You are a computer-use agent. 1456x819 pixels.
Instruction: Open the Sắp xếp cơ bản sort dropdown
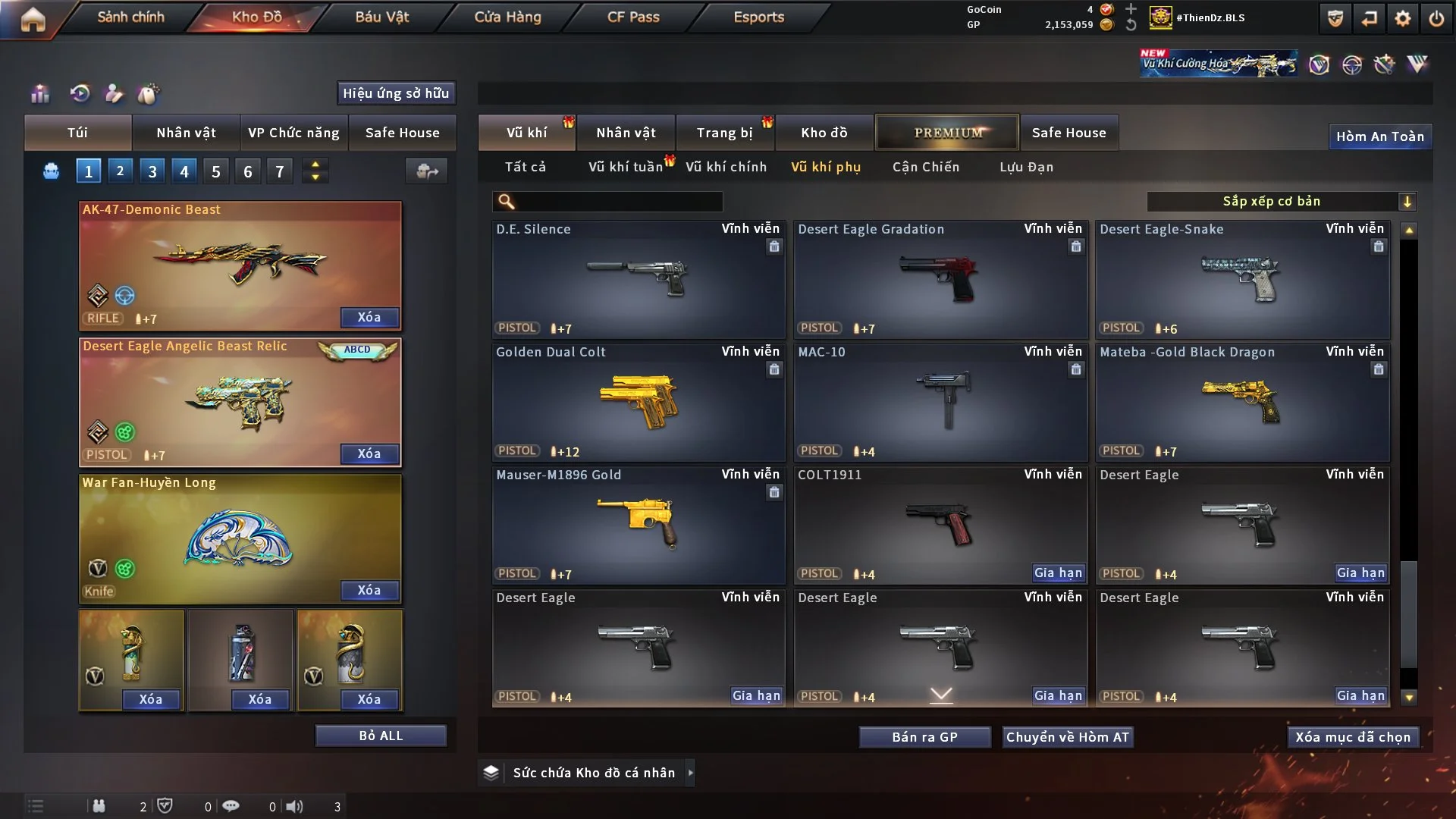(x=1281, y=201)
